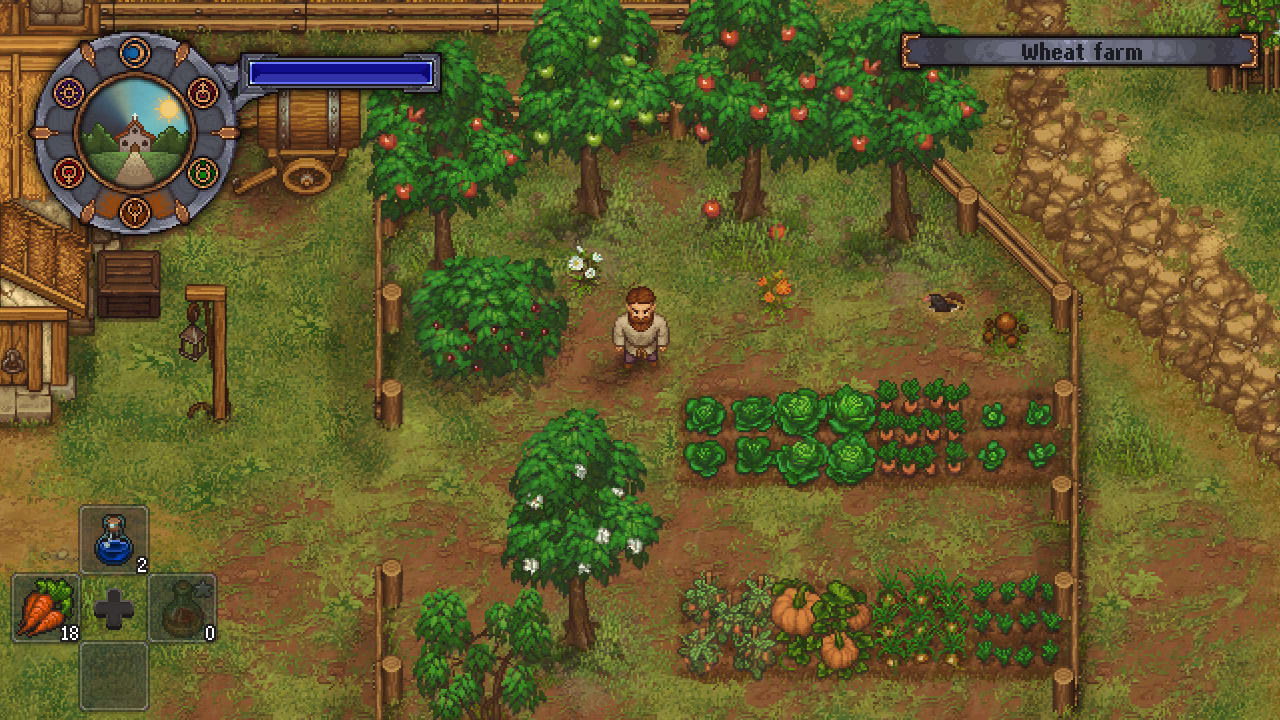Click the orange bird symbol at the clock bottom
Screen dimensions: 1280x720
[135, 210]
